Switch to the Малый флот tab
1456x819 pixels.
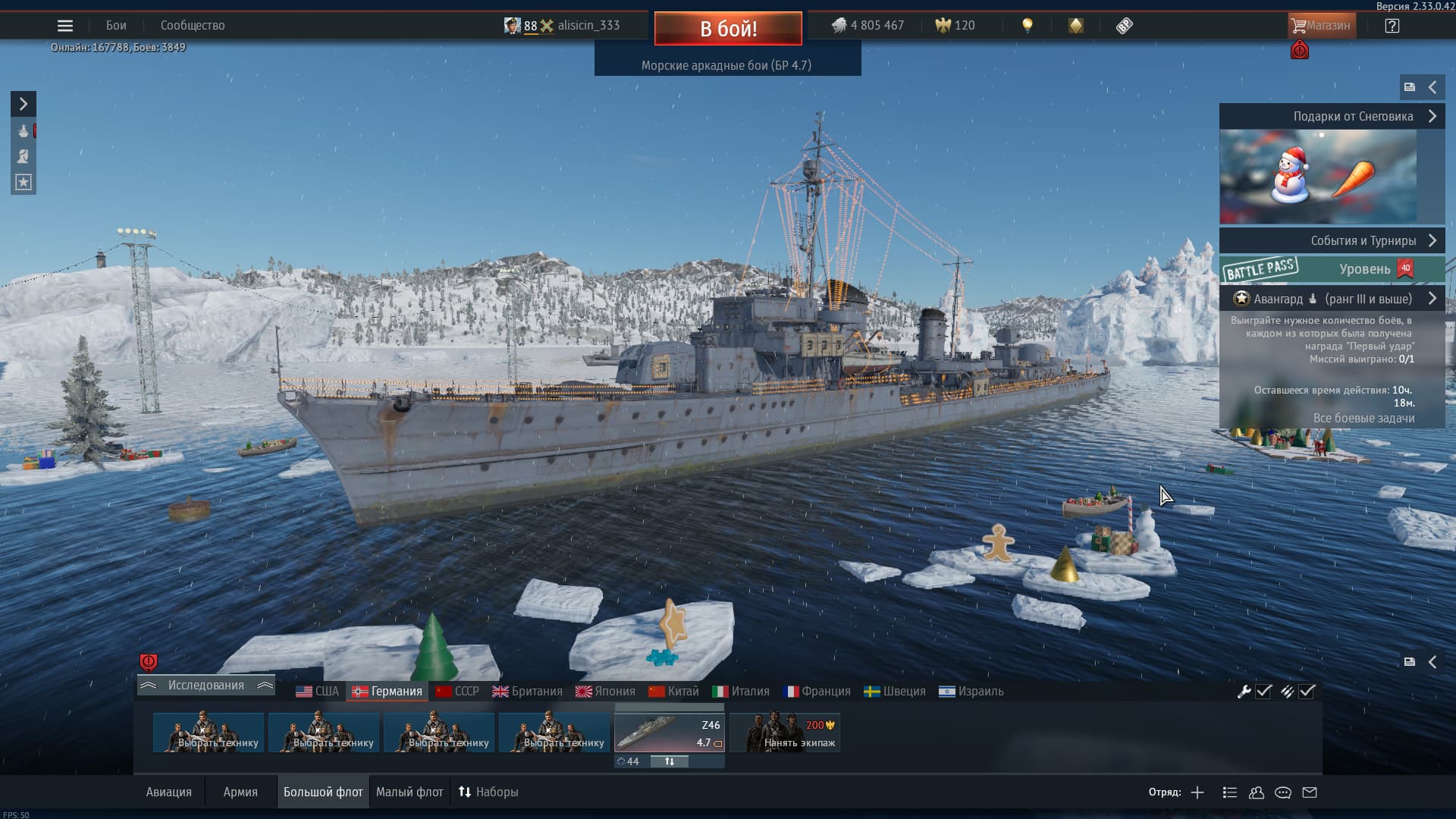(409, 792)
